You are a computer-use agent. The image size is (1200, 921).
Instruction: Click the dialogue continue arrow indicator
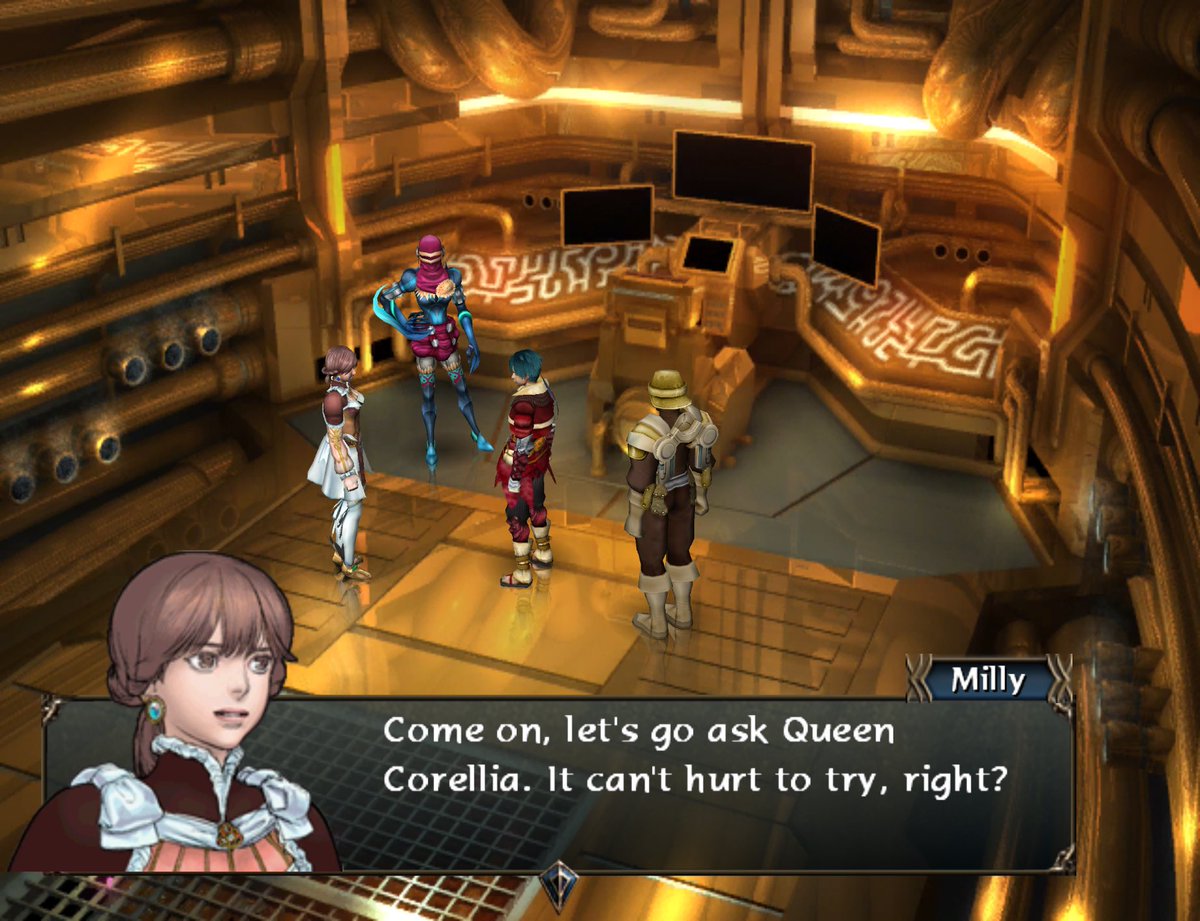point(559,884)
